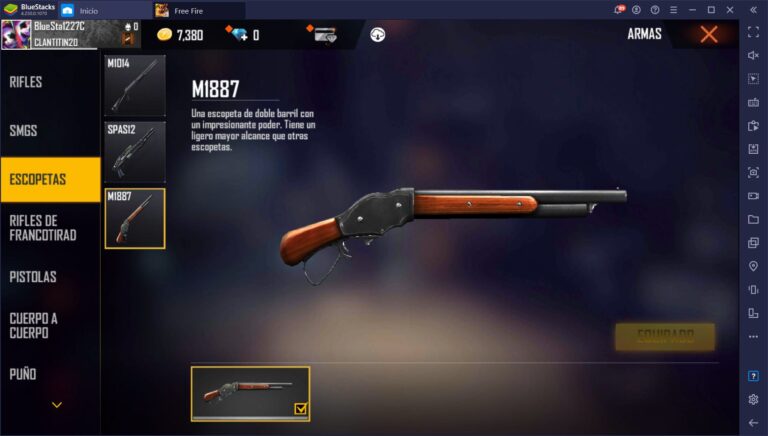Select the M1887 shotgun thumbnail
This screenshot has width=768, height=436.
point(135,218)
